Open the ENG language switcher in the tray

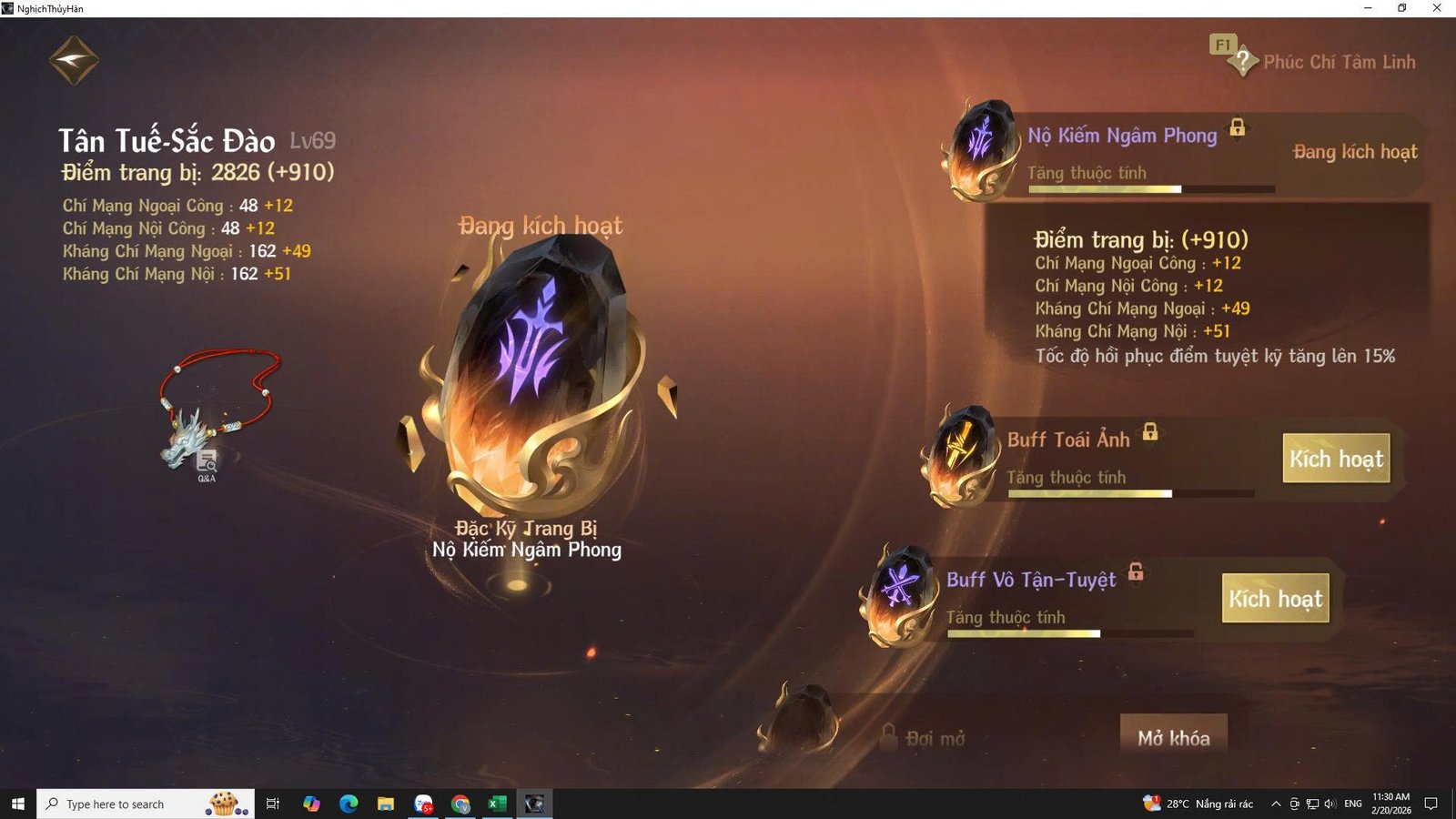click(1352, 804)
